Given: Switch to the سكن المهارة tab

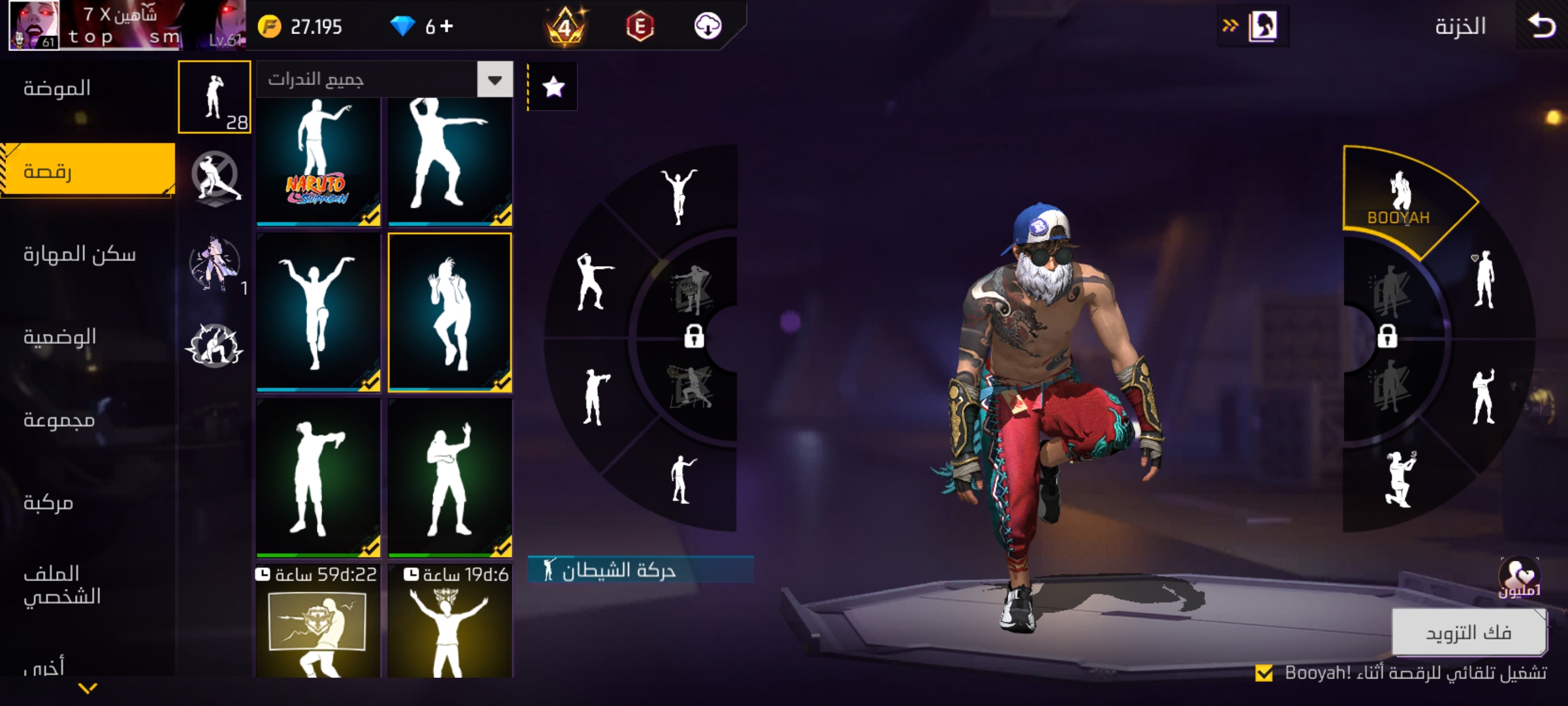Looking at the screenshot, I should (x=80, y=254).
